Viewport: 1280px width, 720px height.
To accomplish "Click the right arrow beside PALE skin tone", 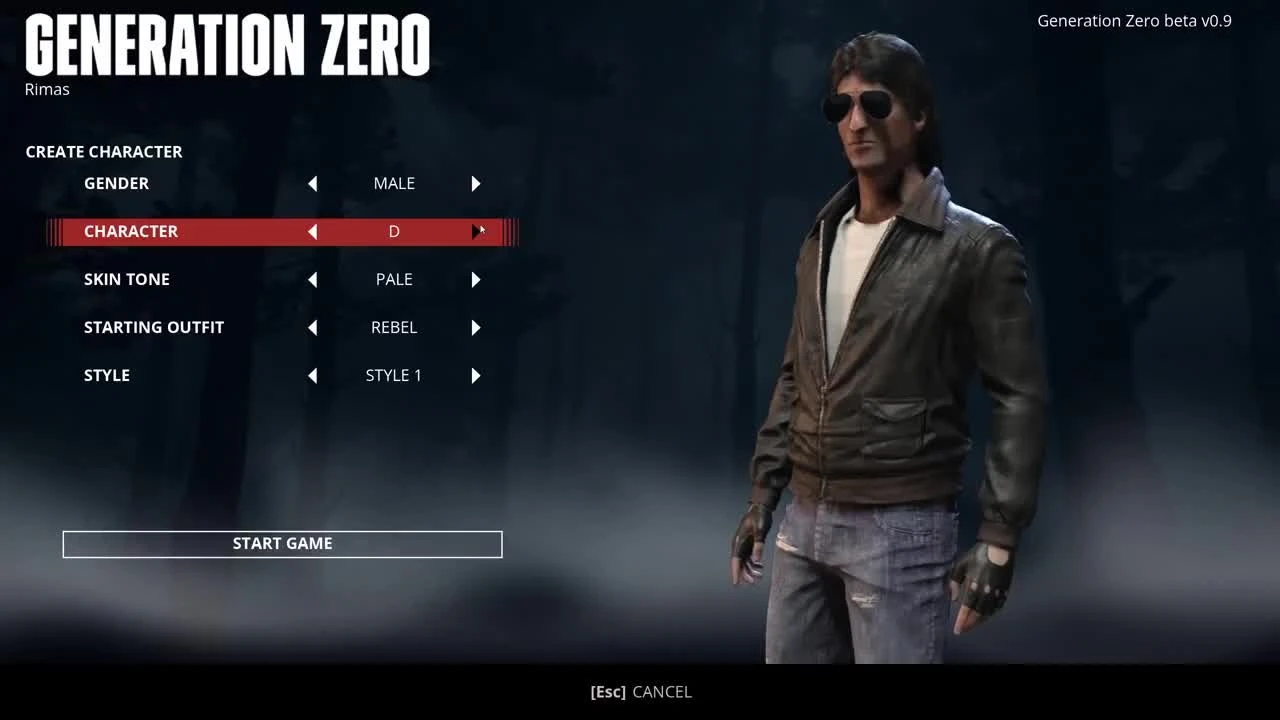I will pyautogui.click(x=475, y=279).
